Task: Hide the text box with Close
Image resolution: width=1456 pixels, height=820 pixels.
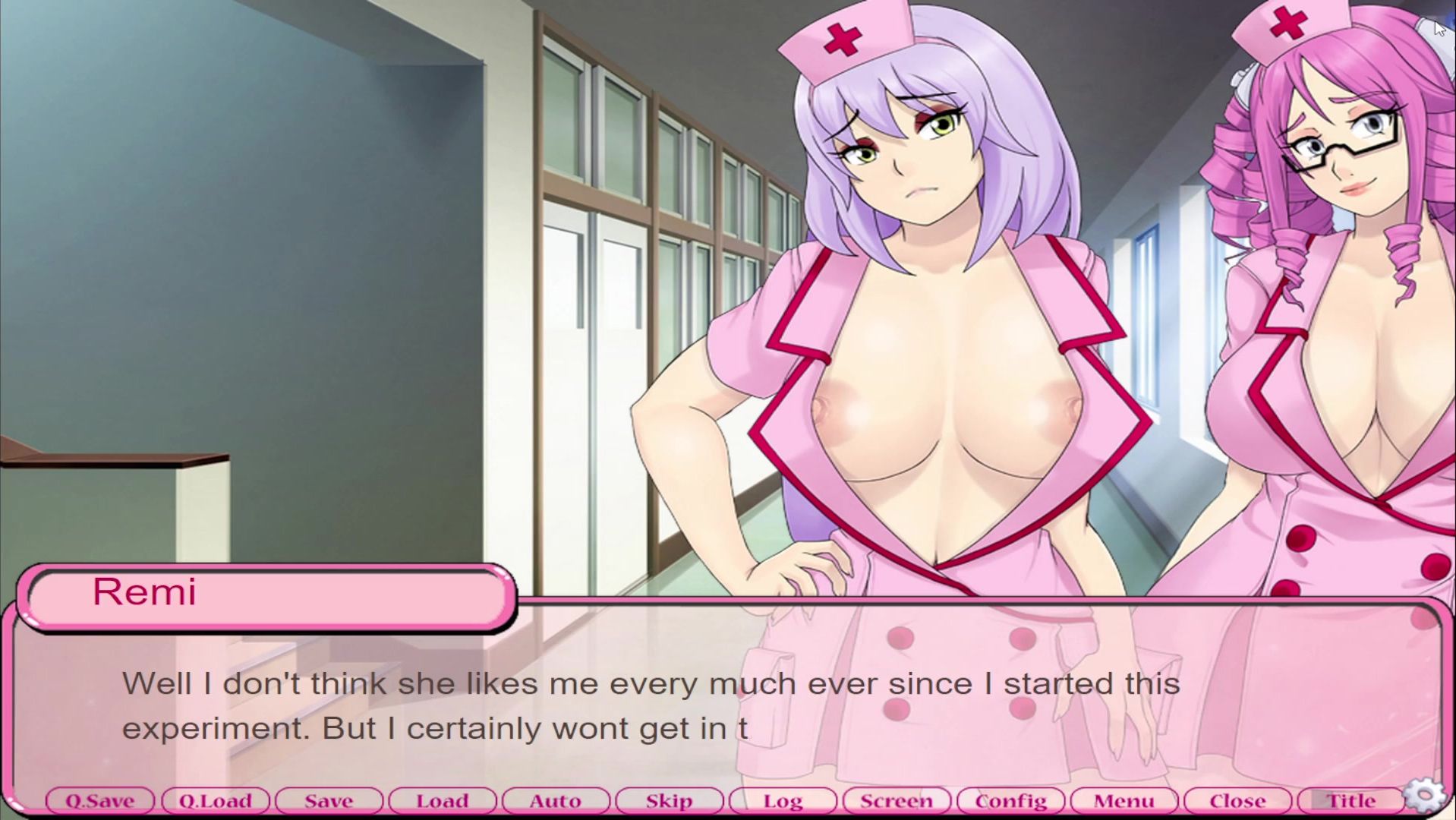Action: coord(1237,800)
